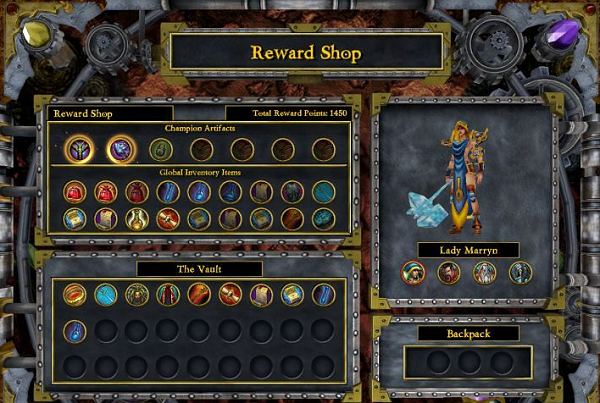Screen dimensions: 600x403
Task: Select the red cloak vault item
Action: (168, 293)
